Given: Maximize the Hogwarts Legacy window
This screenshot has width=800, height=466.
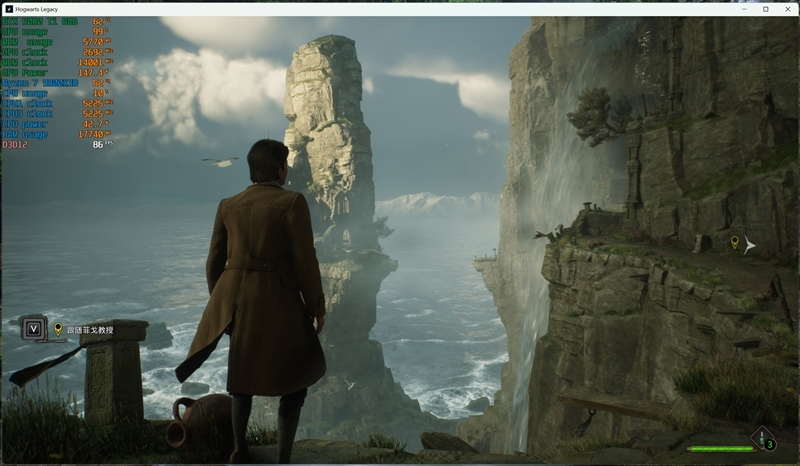Looking at the screenshot, I should click(x=765, y=9).
